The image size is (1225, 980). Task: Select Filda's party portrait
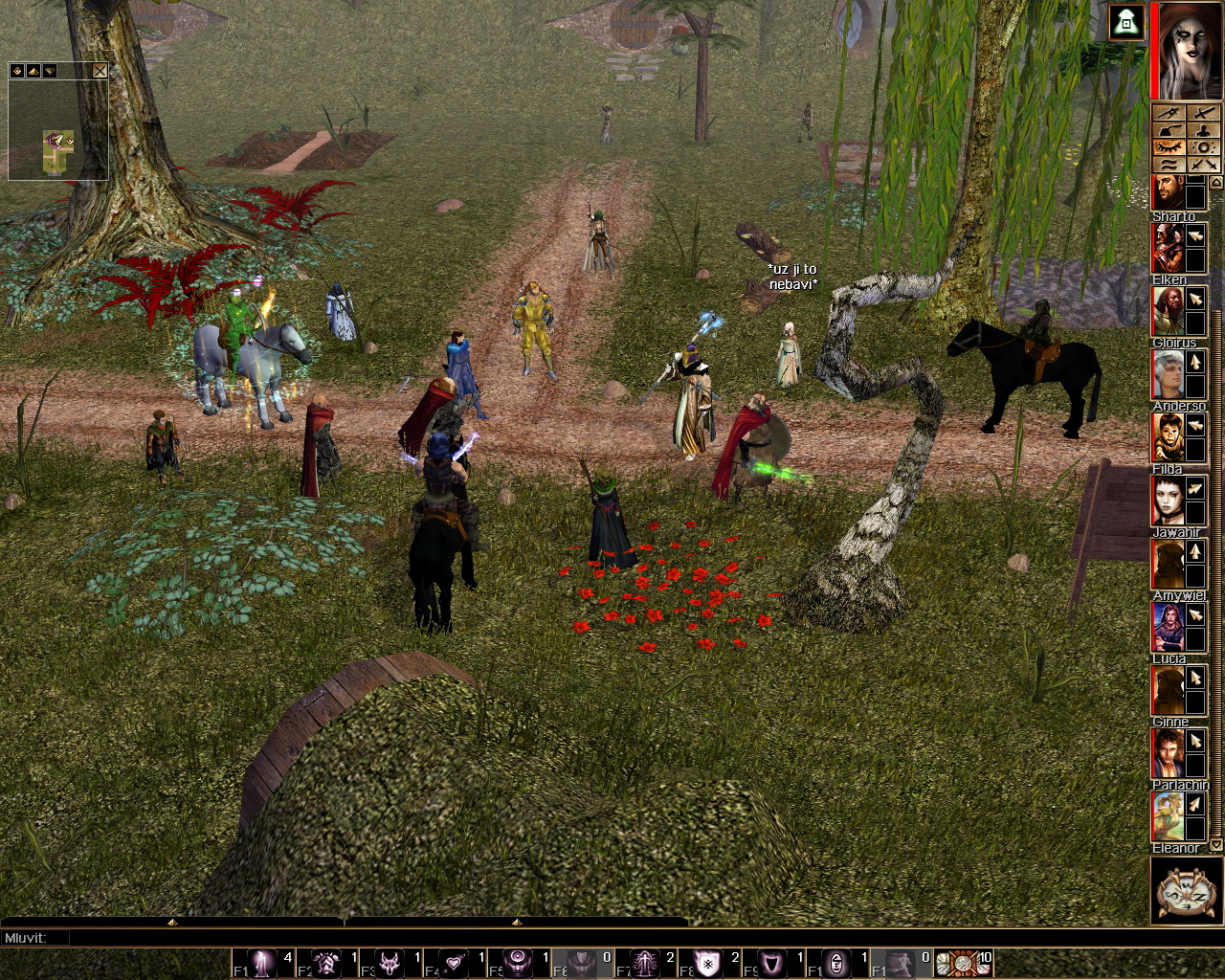point(1167,438)
